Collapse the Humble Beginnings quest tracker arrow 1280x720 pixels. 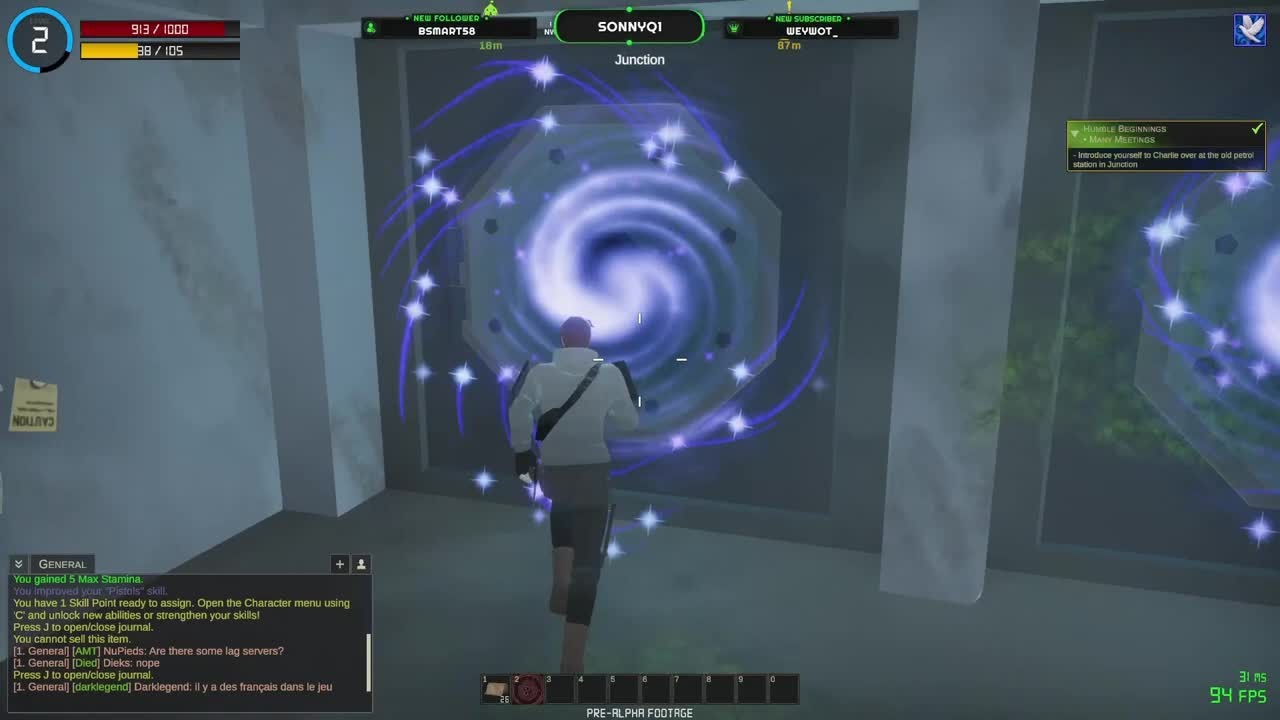click(1075, 130)
